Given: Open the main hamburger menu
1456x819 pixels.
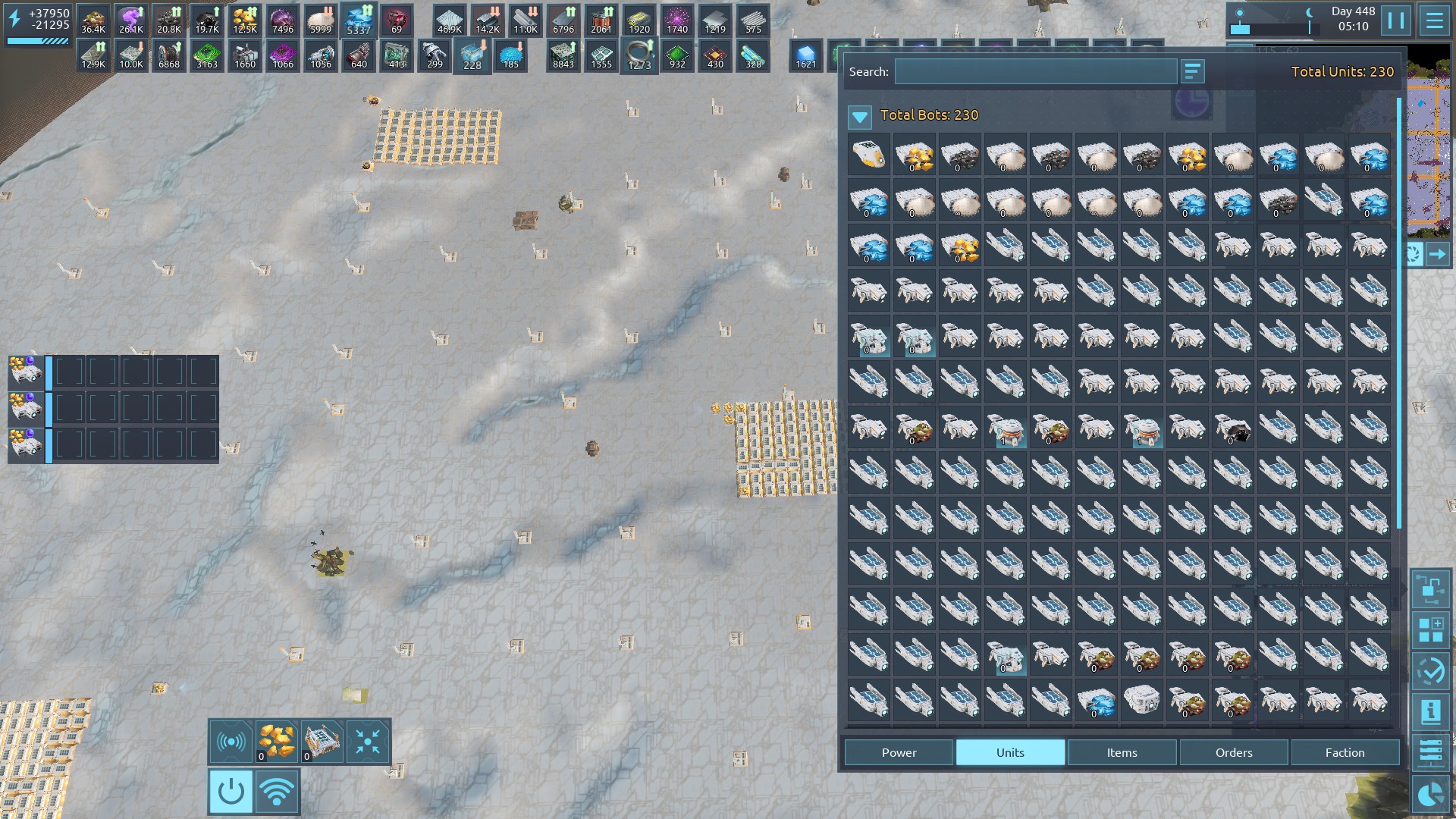Looking at the screenshot, I should pyautogui.click(x=1434, y=20).
